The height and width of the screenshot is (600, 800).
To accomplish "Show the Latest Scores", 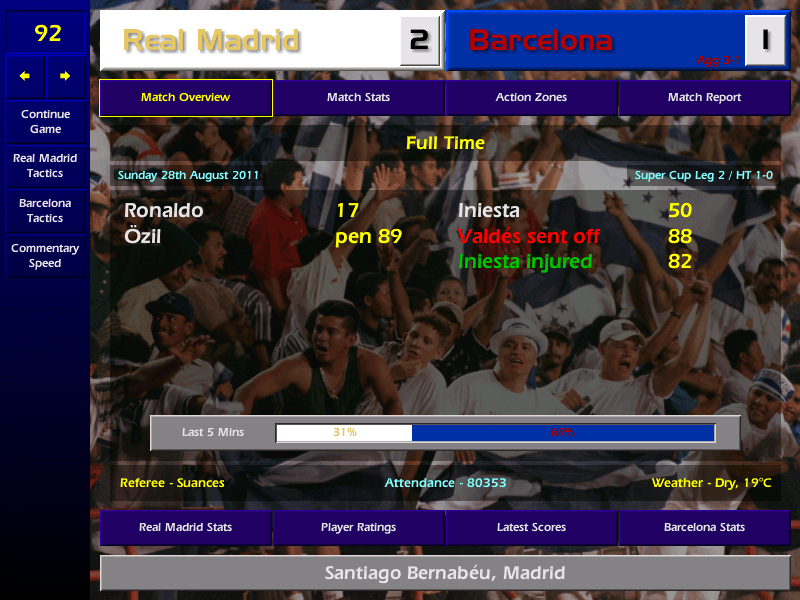I will pos(531,527).
